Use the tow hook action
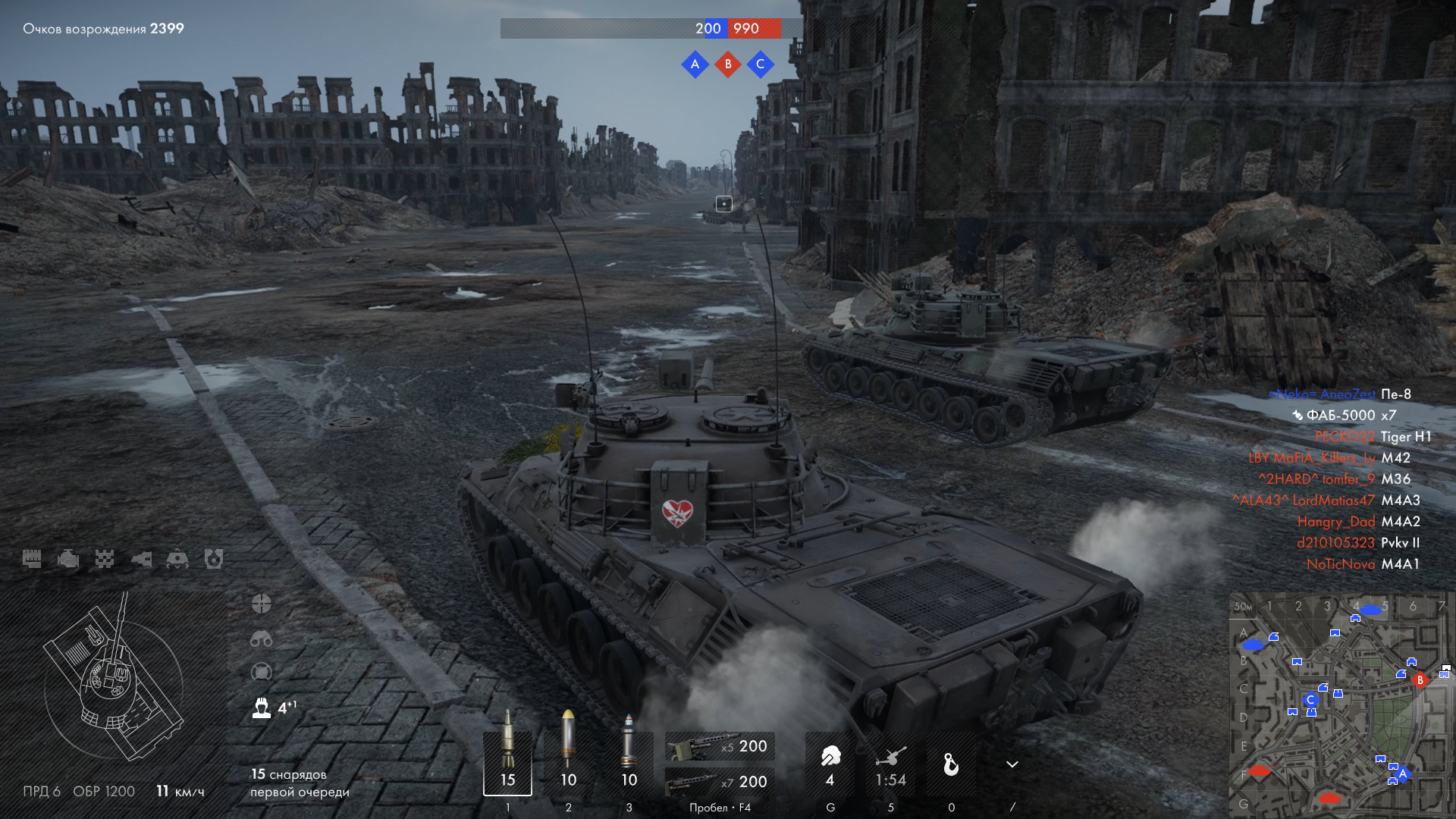The image size is (1456, 819). tap(951, 764)
